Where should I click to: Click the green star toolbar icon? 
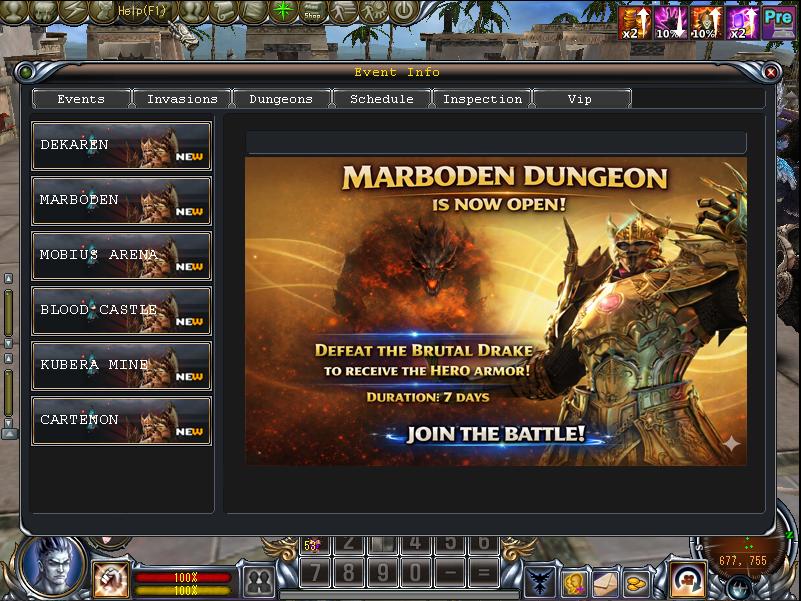(285, 12)
